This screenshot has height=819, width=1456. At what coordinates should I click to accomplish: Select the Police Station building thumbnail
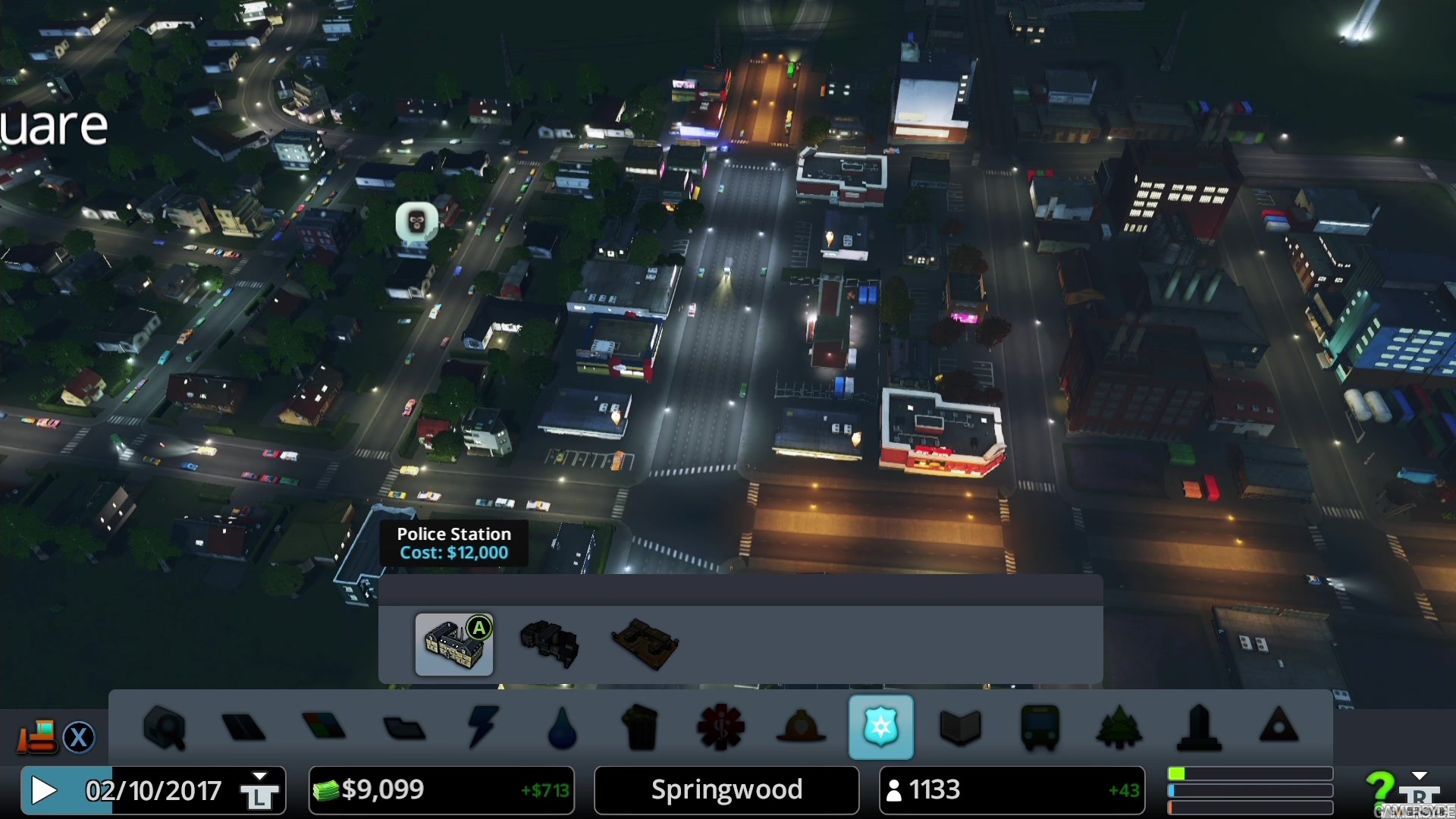453,645
